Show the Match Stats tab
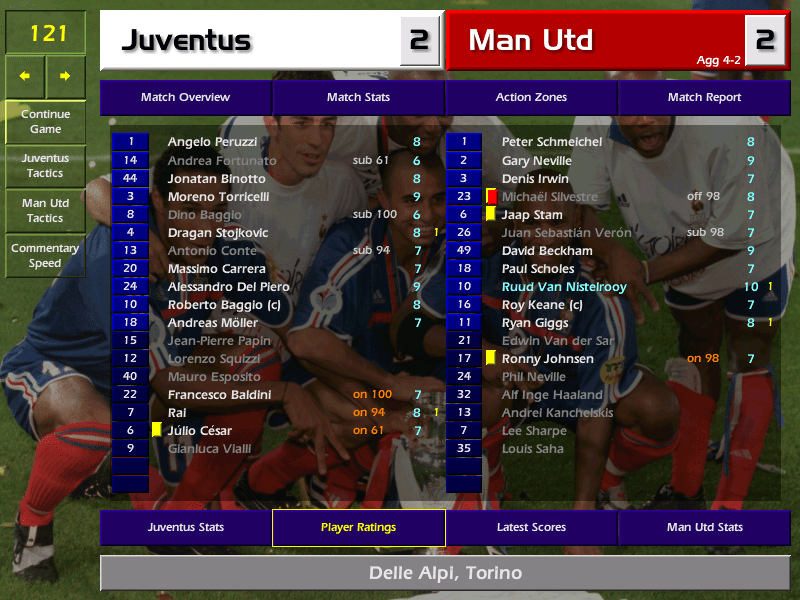The height and width of the screenshot is (600, 800). (x=358, y=98)
